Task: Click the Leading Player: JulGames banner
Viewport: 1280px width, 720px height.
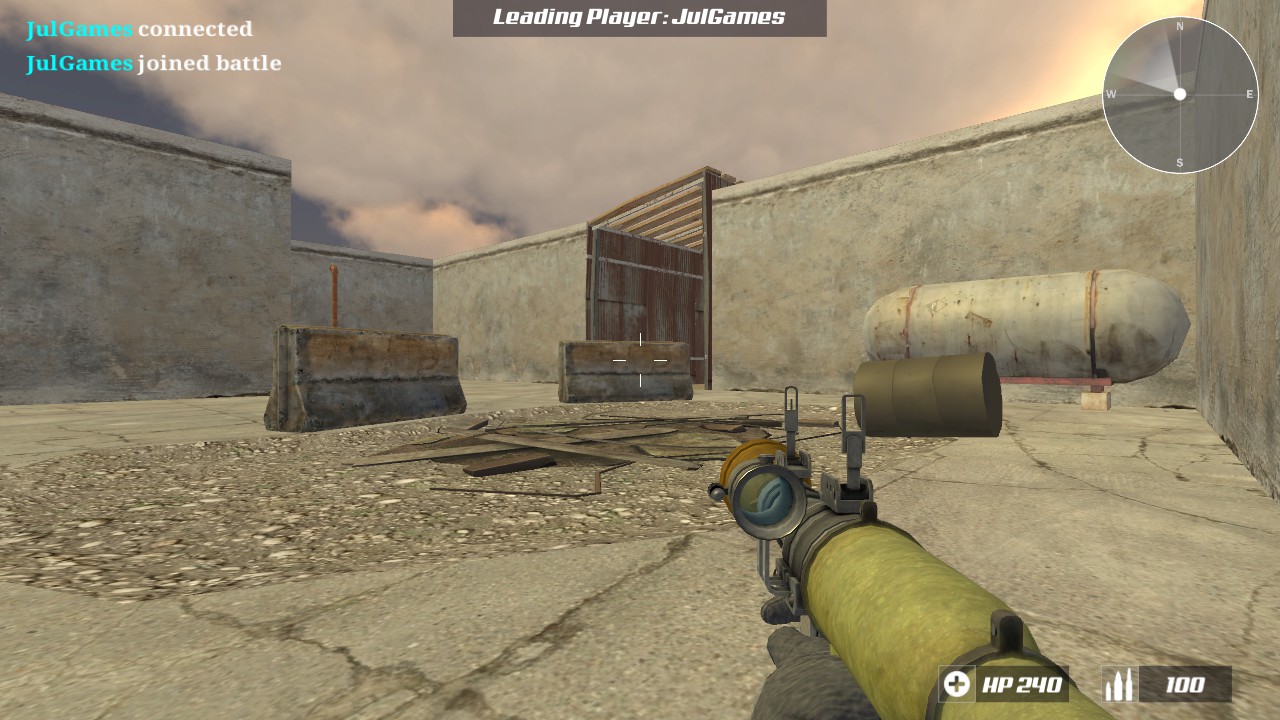Action: click(x=638, y=18)
